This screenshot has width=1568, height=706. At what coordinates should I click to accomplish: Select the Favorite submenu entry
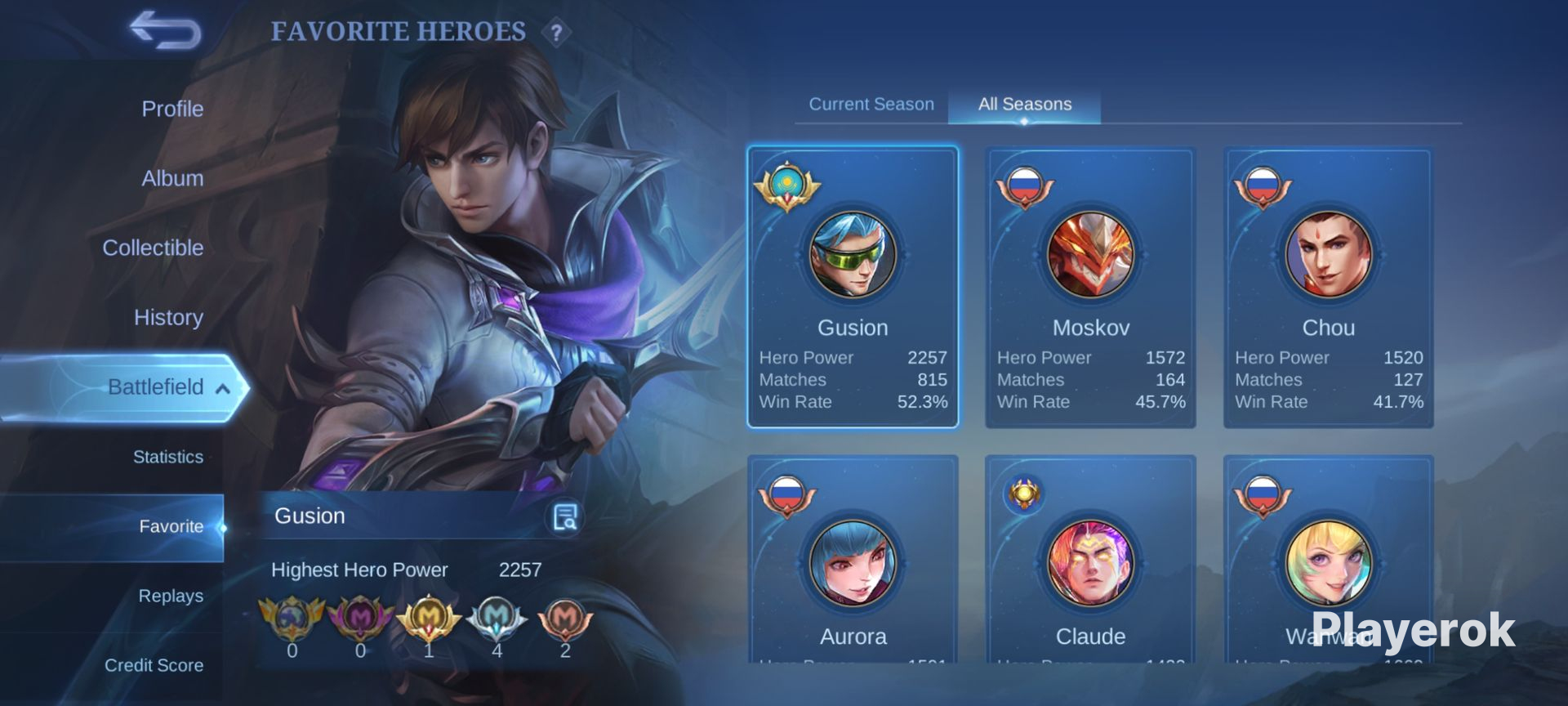coord(171,526)
